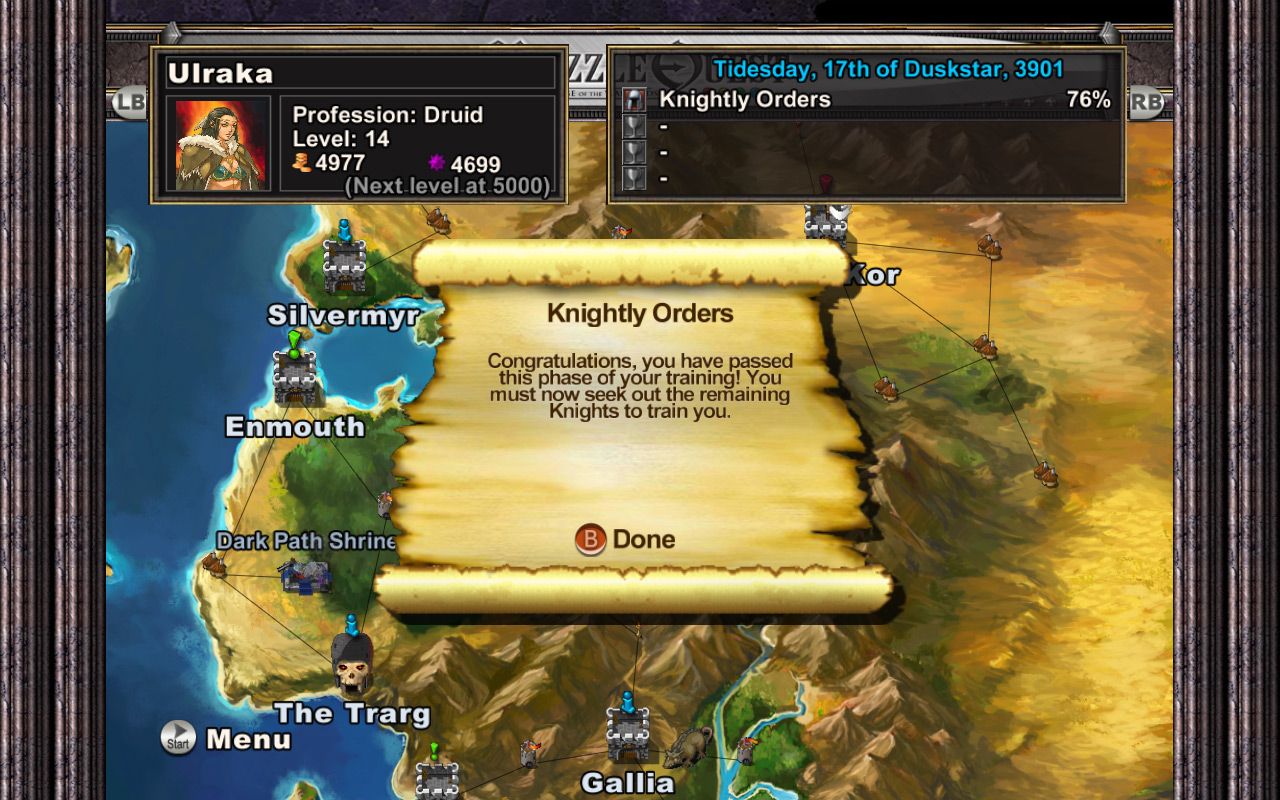1280x800 pixels.
Task: Select the Enmouth castle marker
Action: pos(295,377)
